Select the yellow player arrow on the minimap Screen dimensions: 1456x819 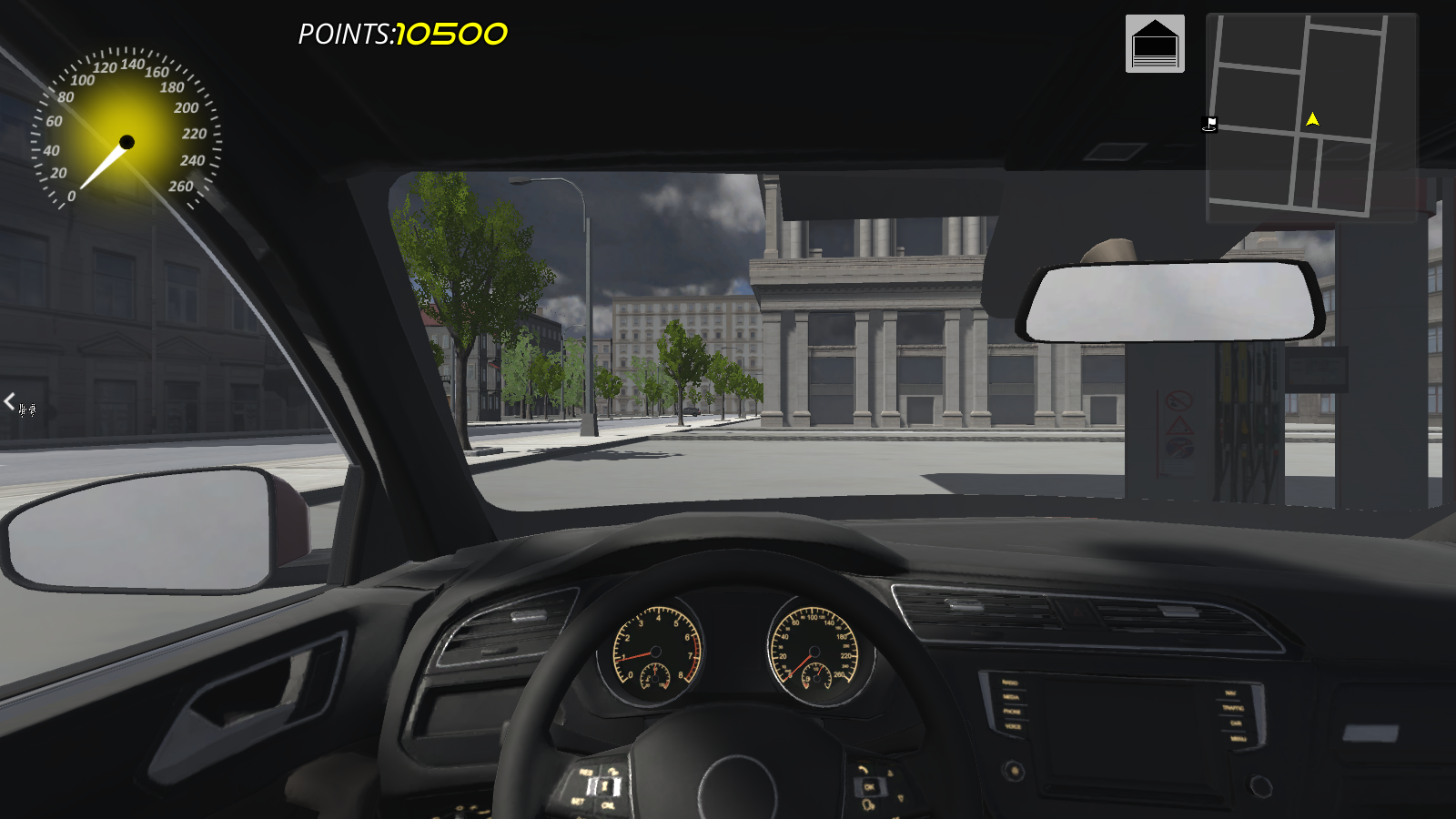1313,117
